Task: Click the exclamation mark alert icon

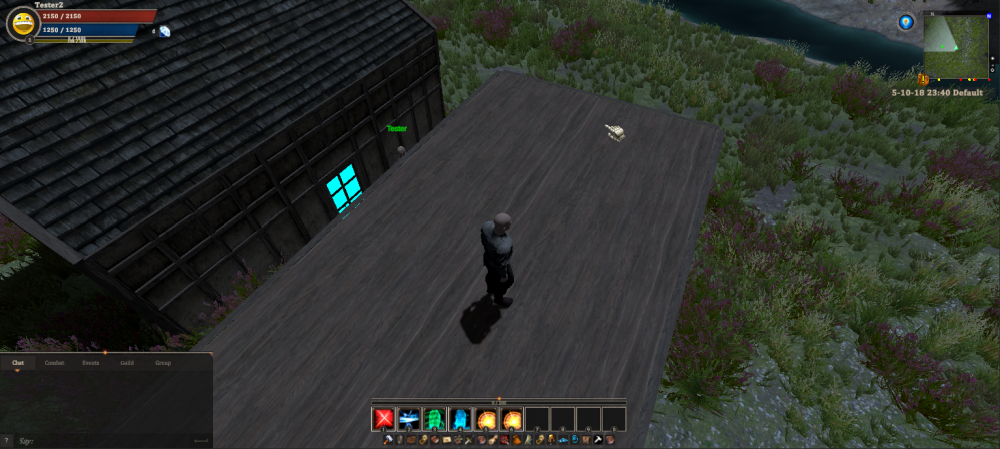Action: 923,79
